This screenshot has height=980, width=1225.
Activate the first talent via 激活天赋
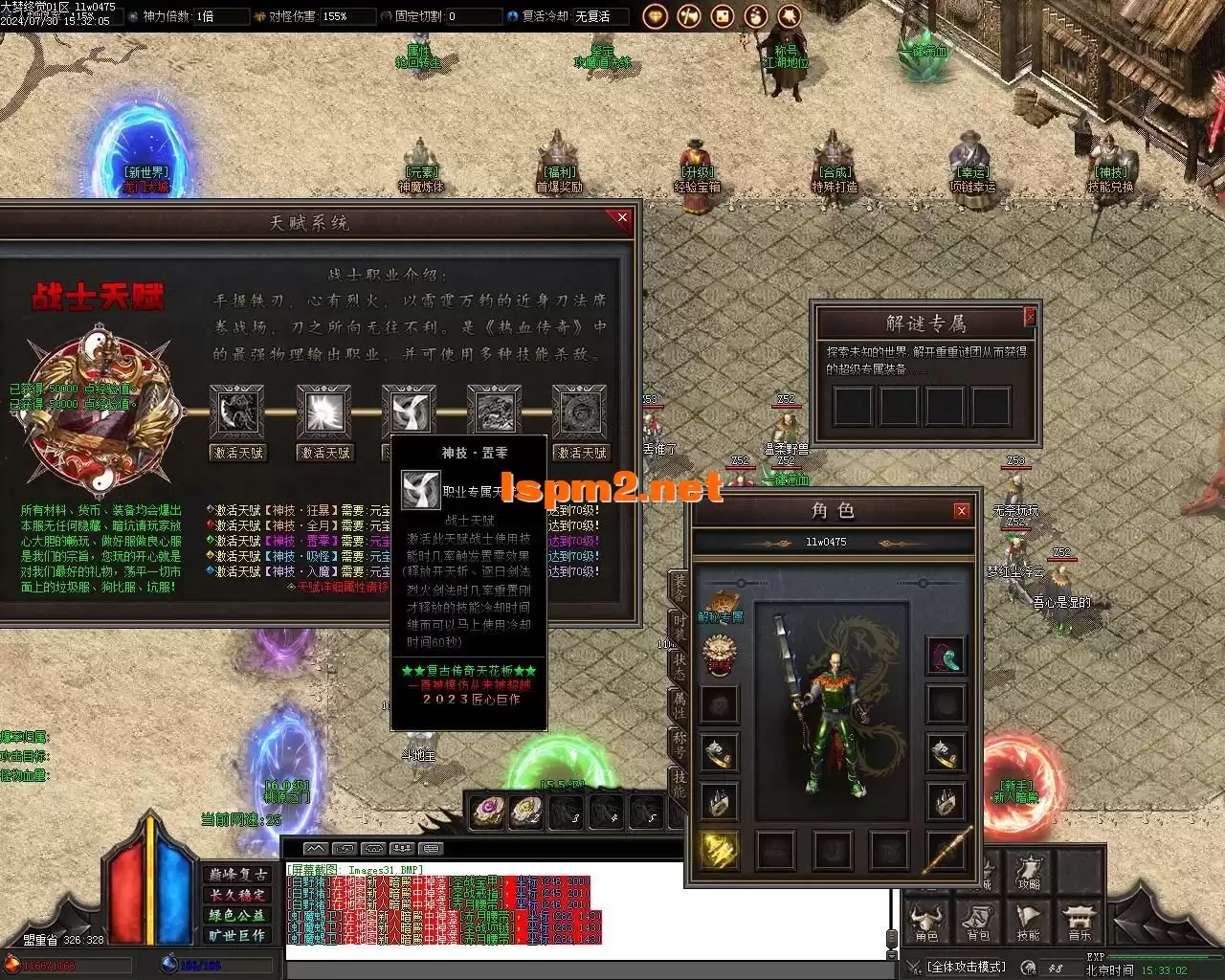236,453
